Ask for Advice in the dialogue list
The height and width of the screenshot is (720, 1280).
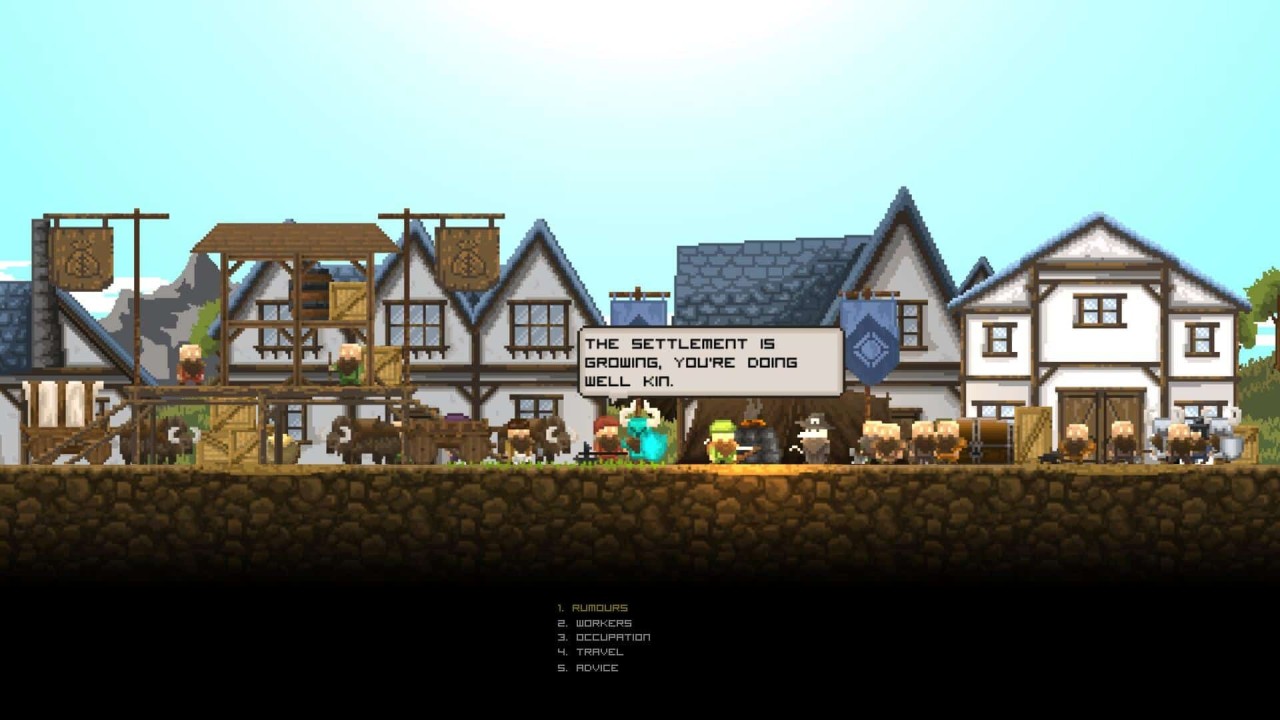pos(597,668)
